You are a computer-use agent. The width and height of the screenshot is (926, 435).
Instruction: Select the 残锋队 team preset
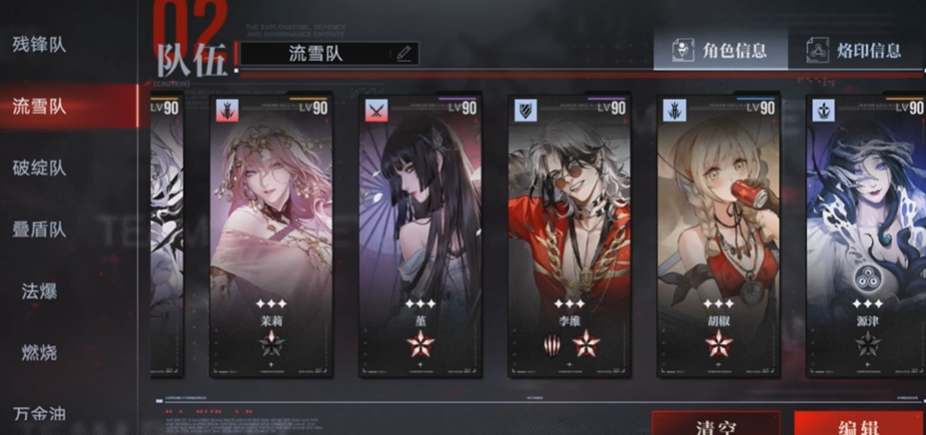point(40,45)
